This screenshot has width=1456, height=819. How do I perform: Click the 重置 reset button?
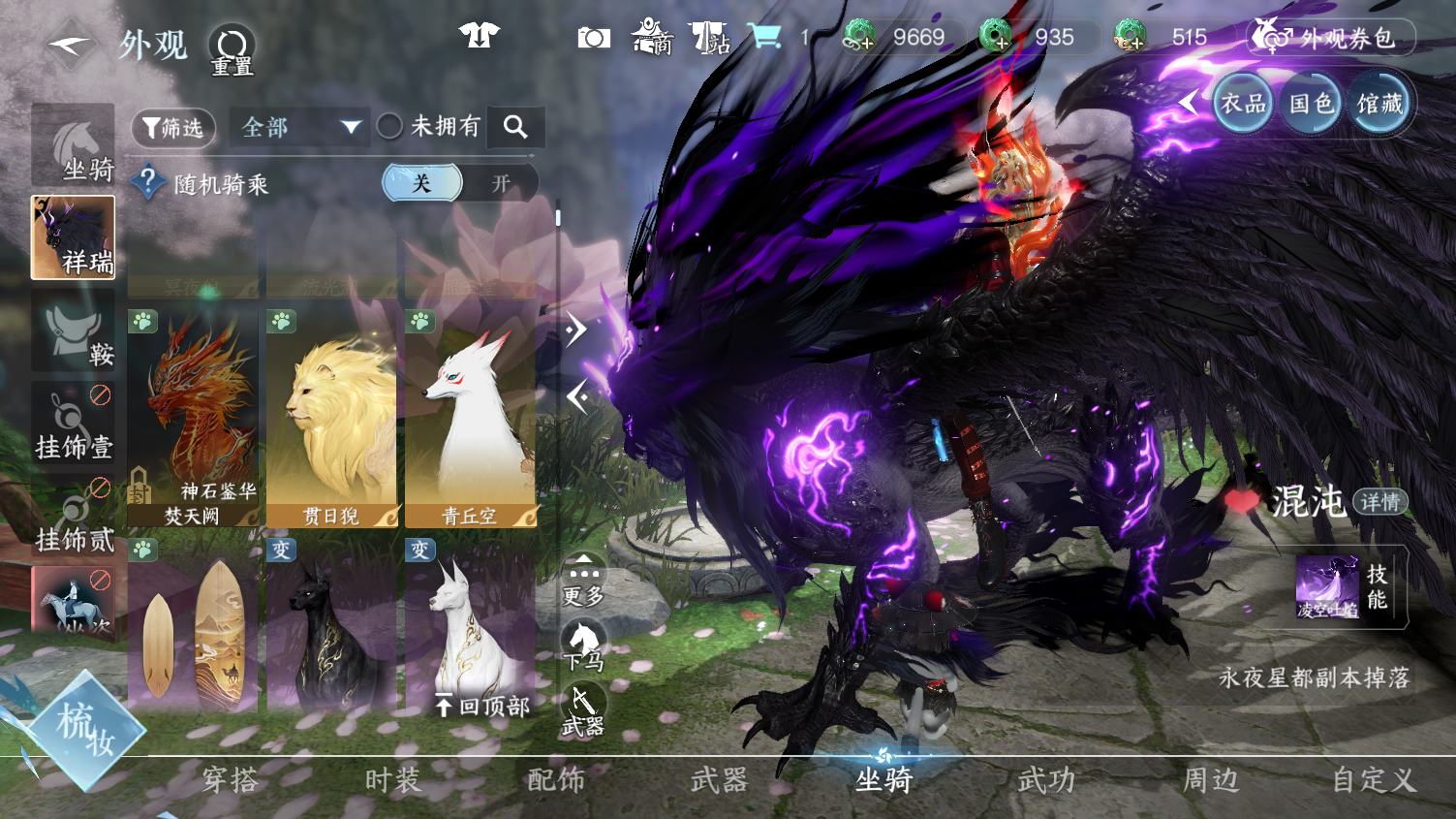click(x=232, y=49)
